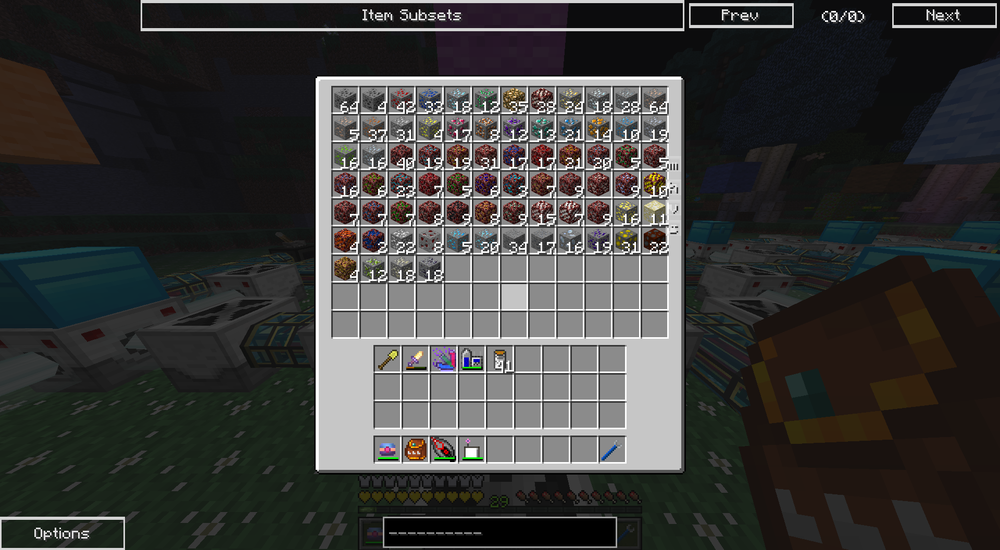Viewport: 1000px width, 550px height.
Task: Advance with the Next page button
Action: pyautogui.click(x=942, y=16)
